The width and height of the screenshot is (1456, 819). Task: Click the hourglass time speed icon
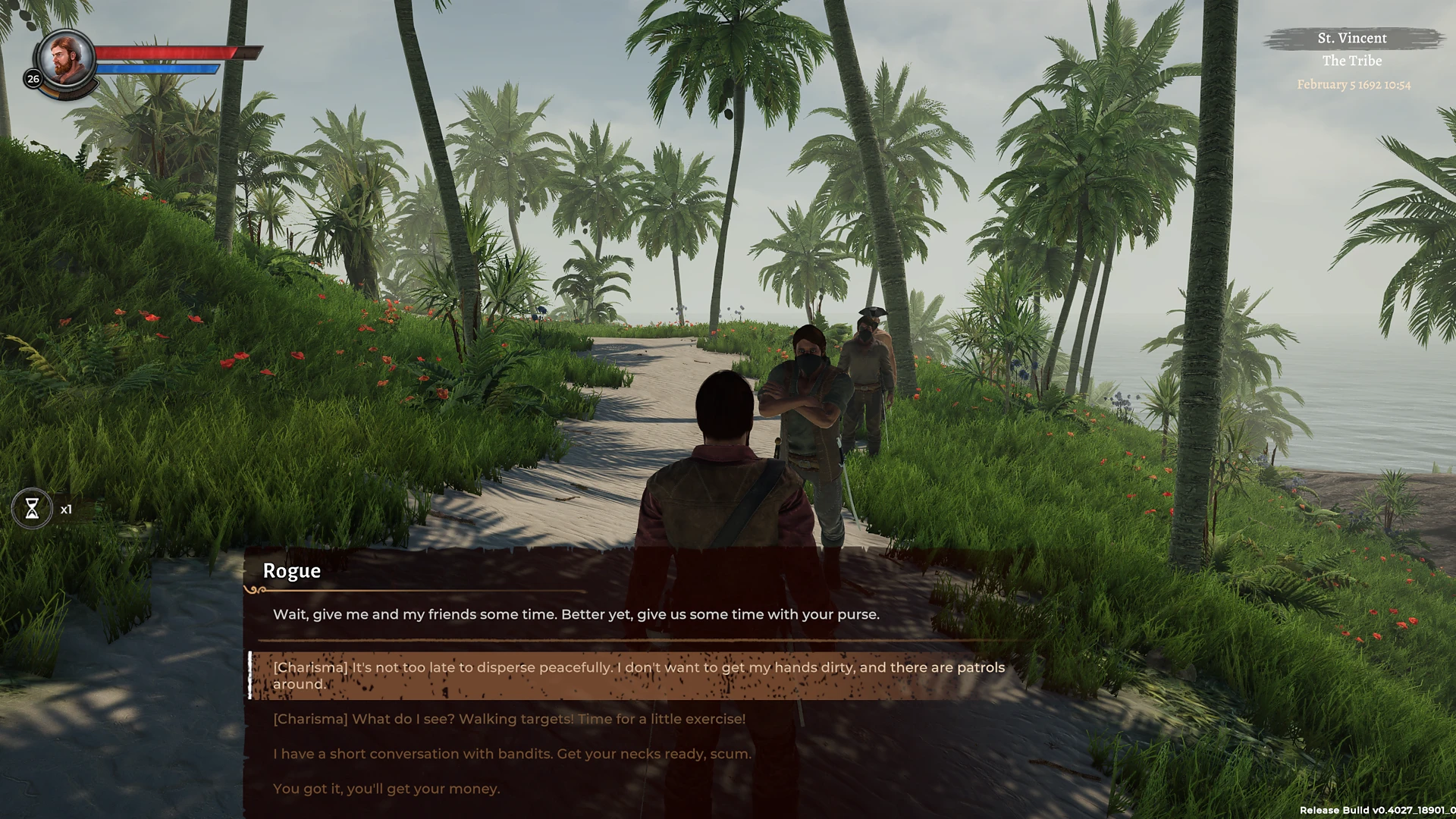[32, 509]
